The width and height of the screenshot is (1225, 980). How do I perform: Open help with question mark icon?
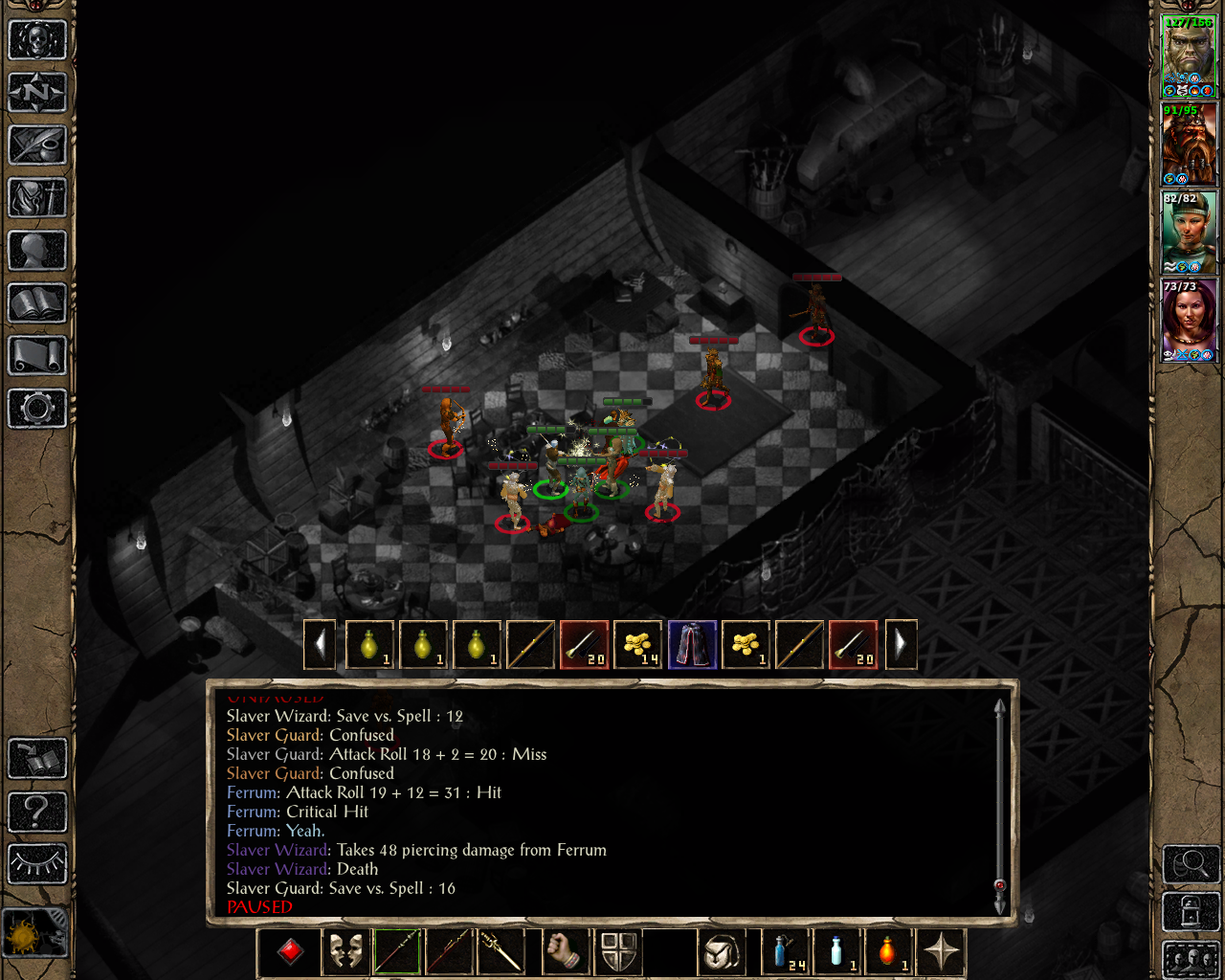pyautogui.click(x=38, y=813)
